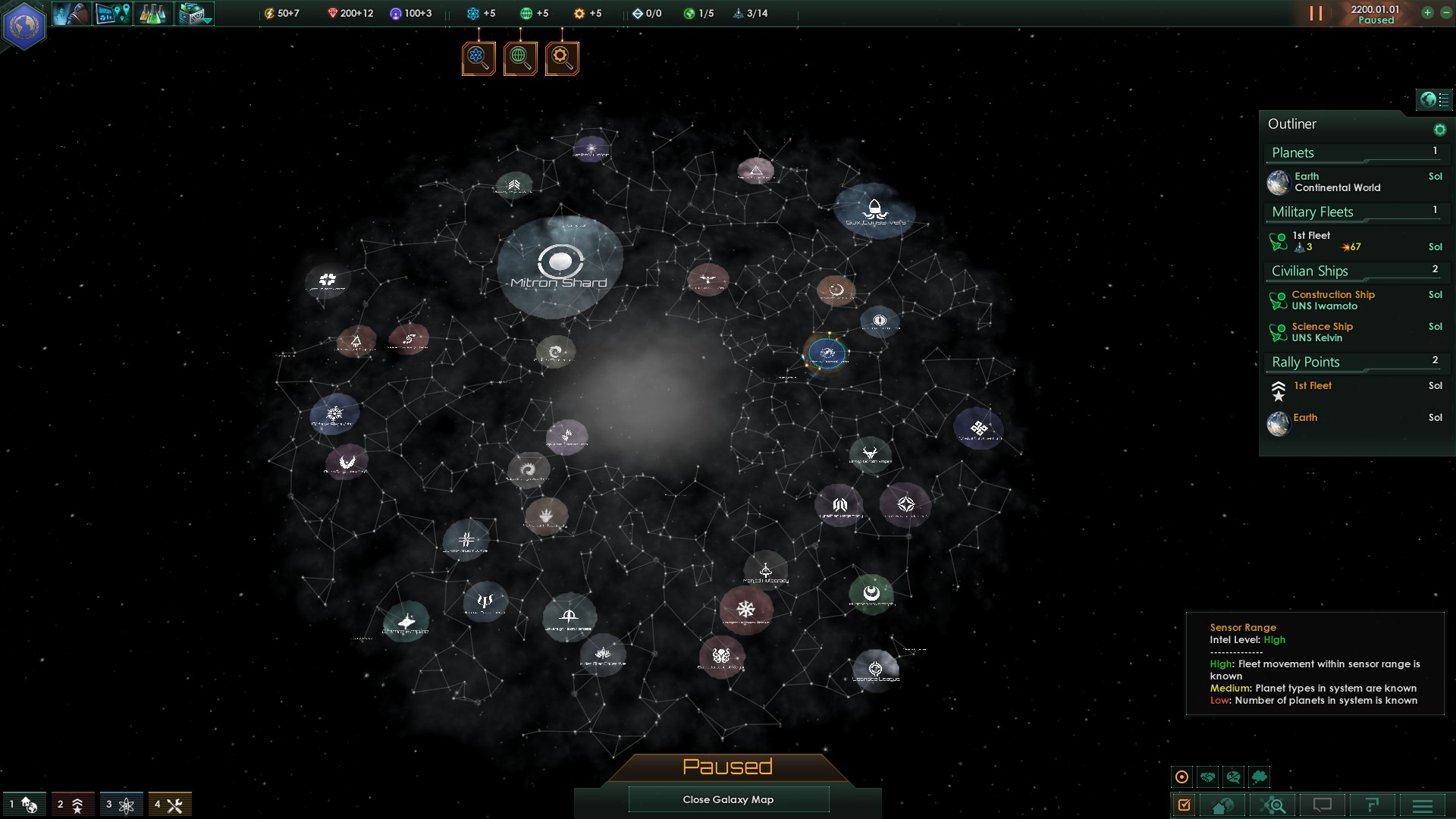Click the plus stepper to increase game speed
1456x819 pixels.
pyautogui.click(x=1427, y=13)
